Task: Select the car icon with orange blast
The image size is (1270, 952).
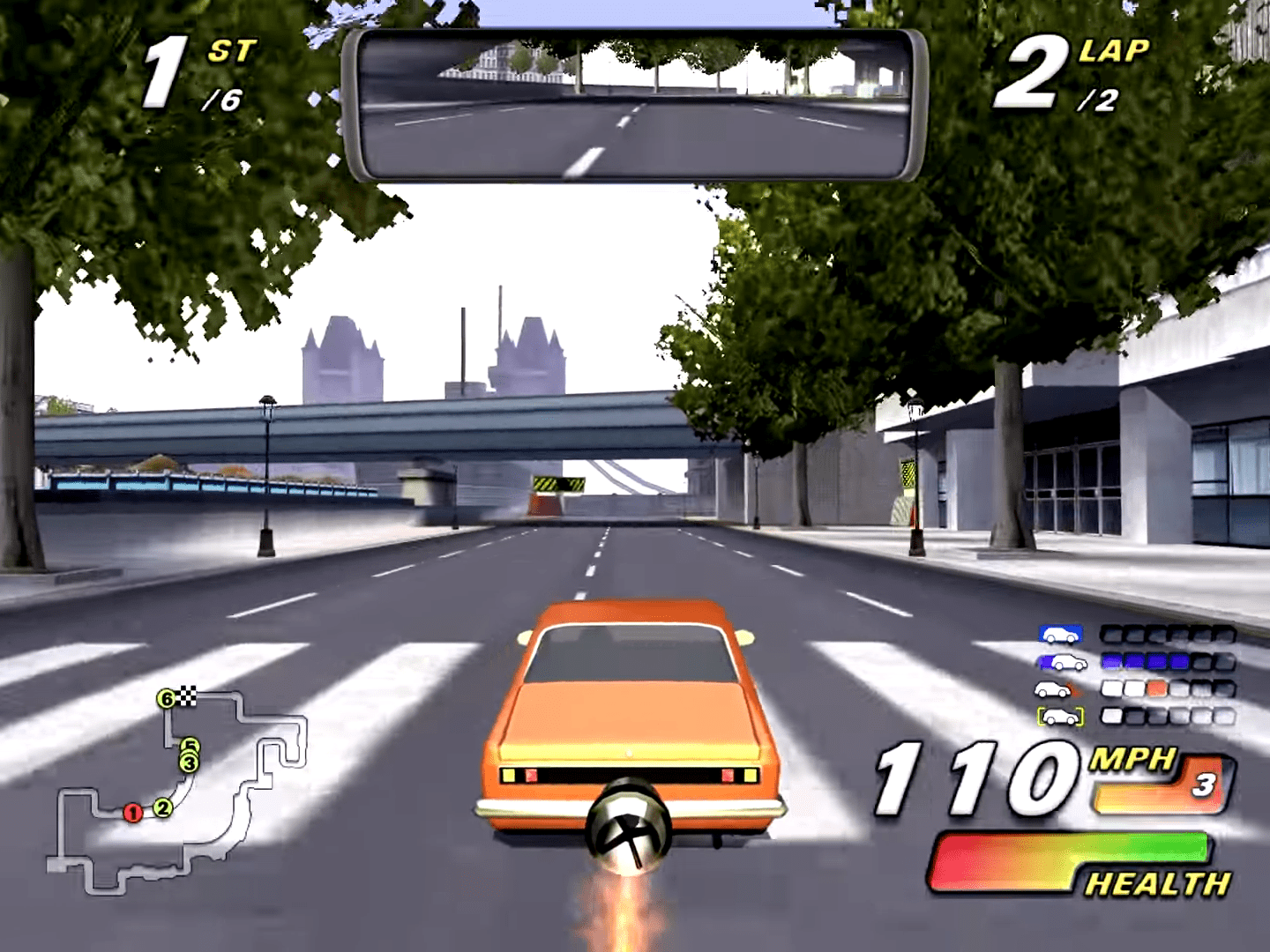Action: click(1058, 689)
